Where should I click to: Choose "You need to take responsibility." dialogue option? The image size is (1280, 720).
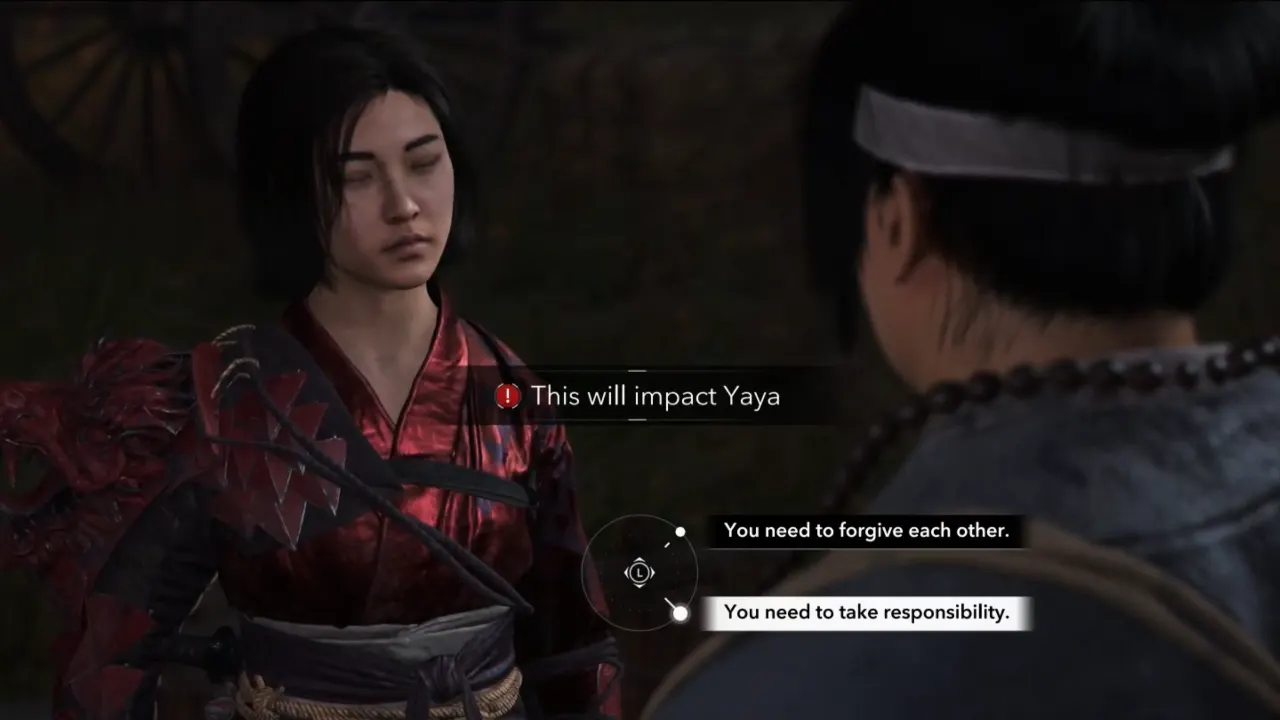click(866, 612)
